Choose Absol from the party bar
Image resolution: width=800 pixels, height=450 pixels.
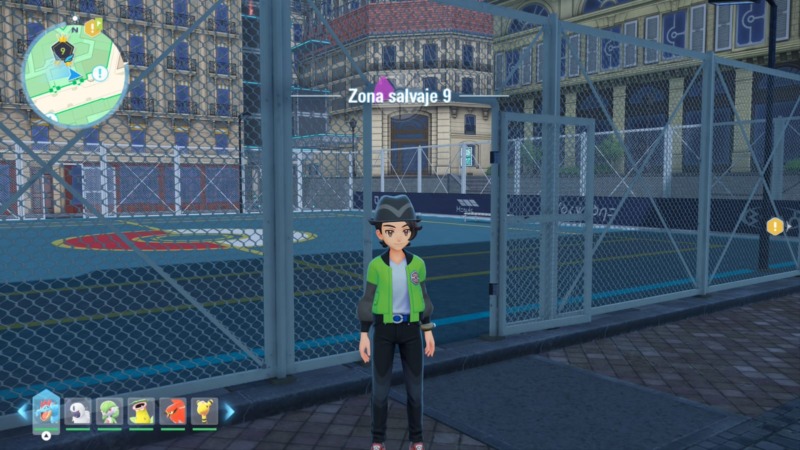point(78,411)
